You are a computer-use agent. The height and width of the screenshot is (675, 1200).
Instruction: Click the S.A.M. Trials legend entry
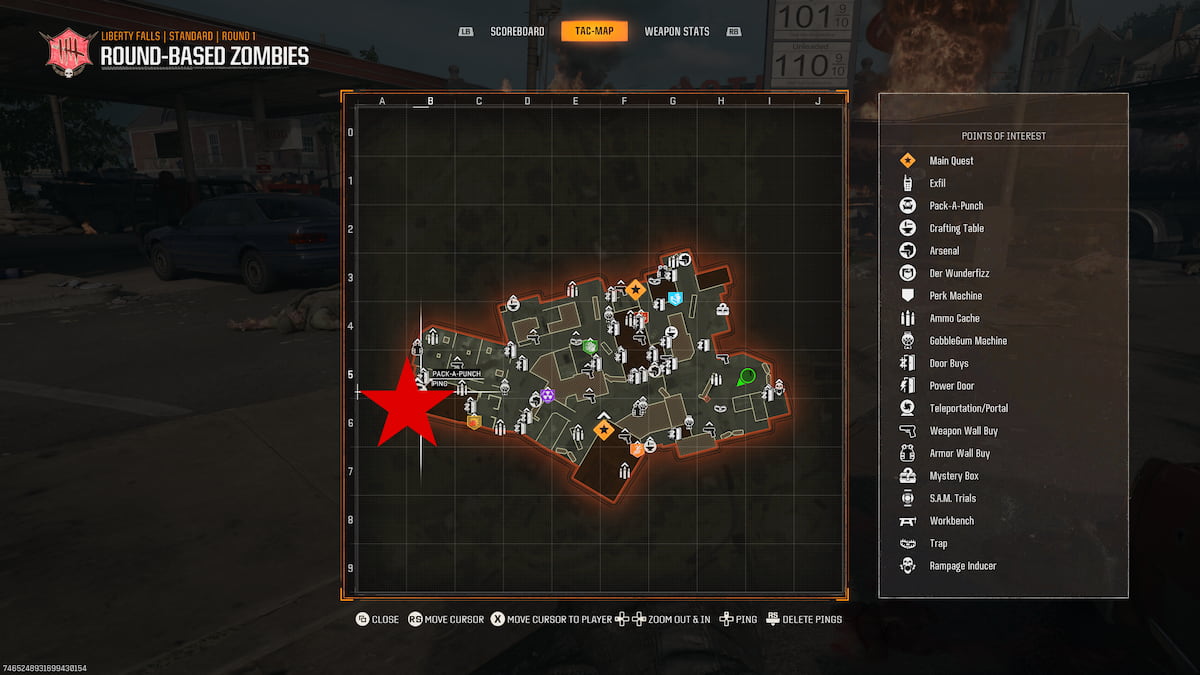952,498
